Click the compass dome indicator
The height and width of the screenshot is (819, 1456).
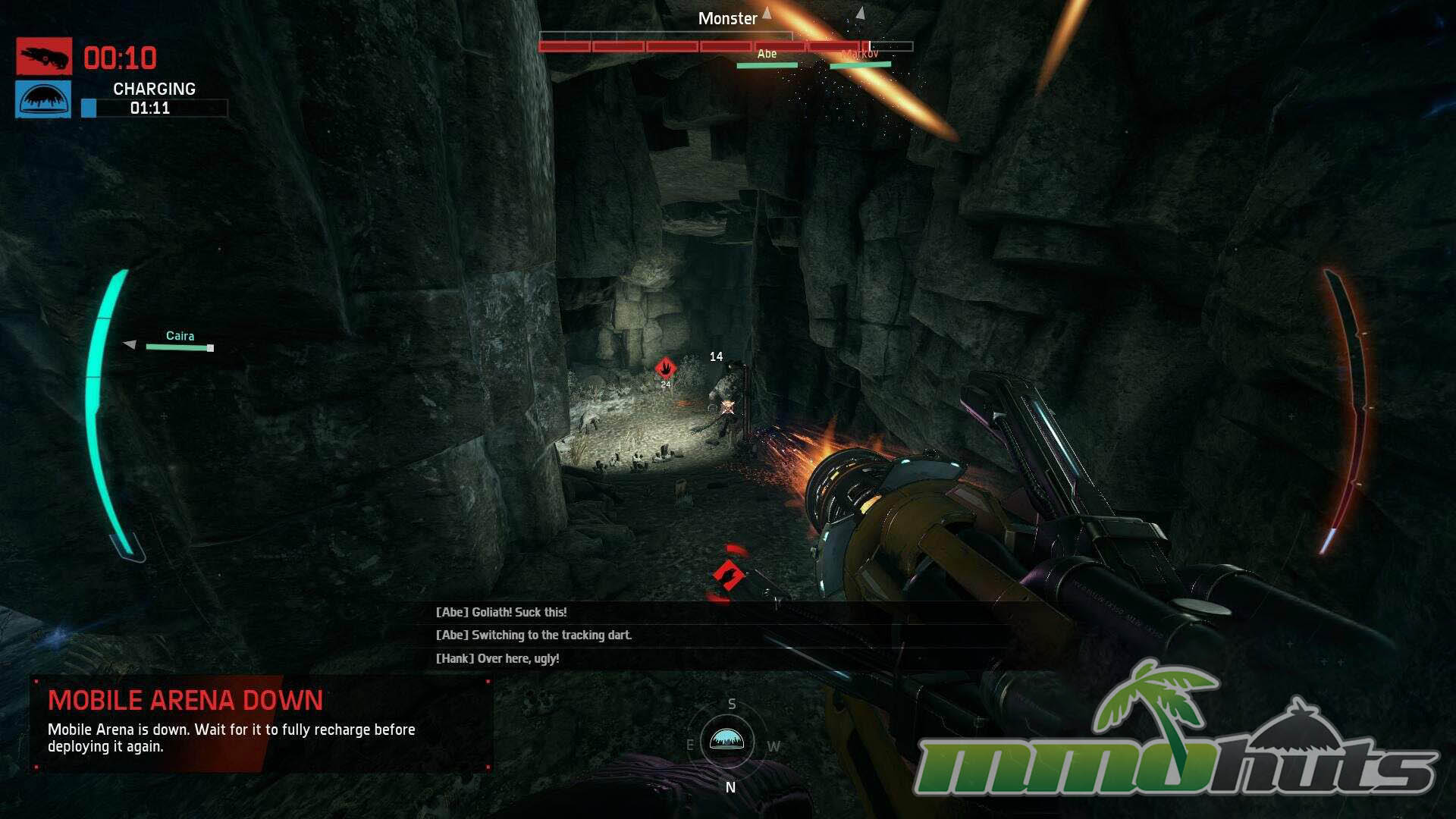point(726,740)
